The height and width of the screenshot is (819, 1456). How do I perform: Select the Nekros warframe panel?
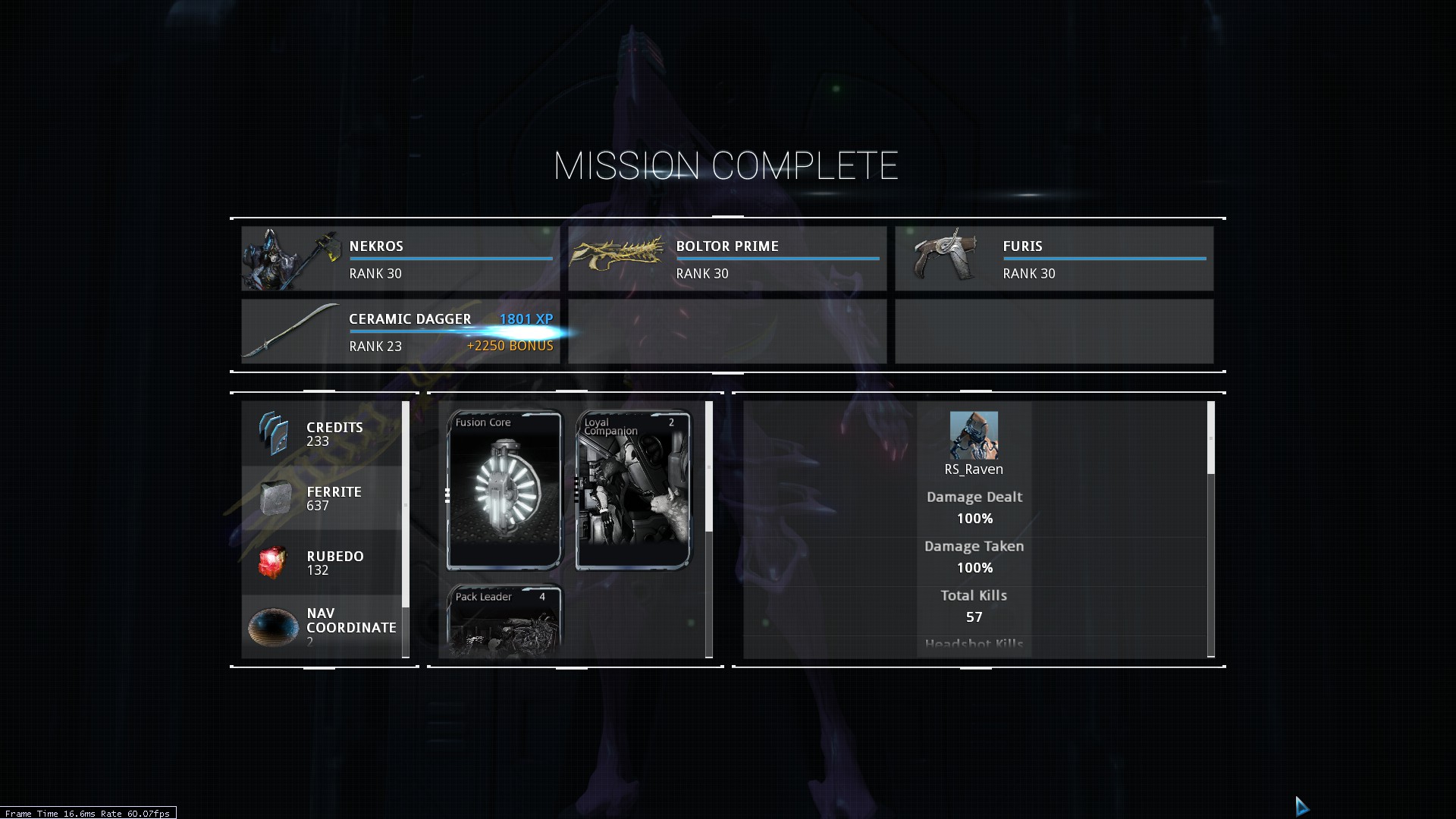[400, 259]
